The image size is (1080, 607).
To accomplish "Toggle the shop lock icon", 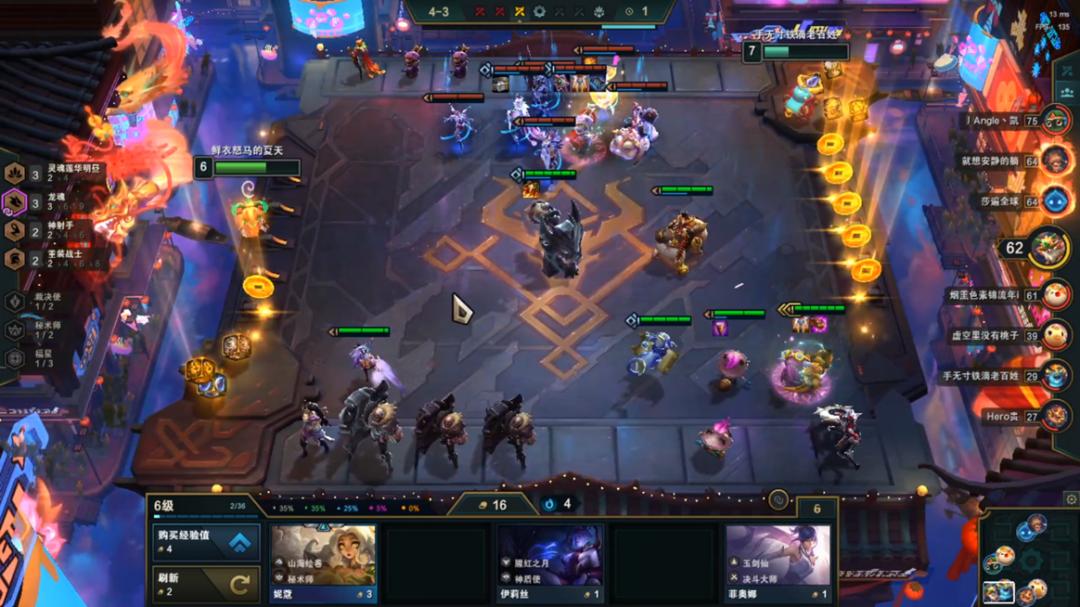I will point(776,499).
